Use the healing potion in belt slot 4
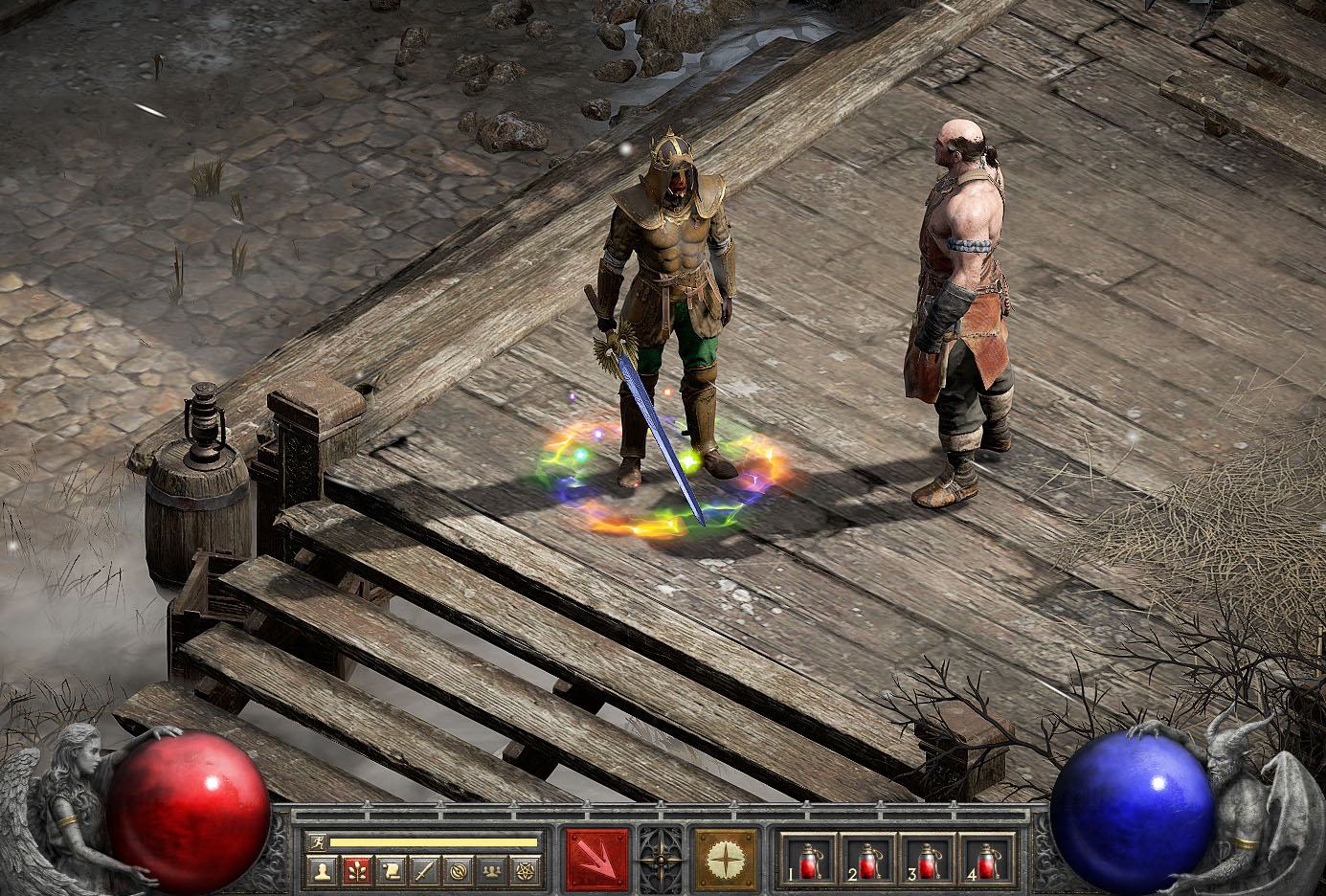Viewport: 1326px width, 896px height. click(986, 859)
